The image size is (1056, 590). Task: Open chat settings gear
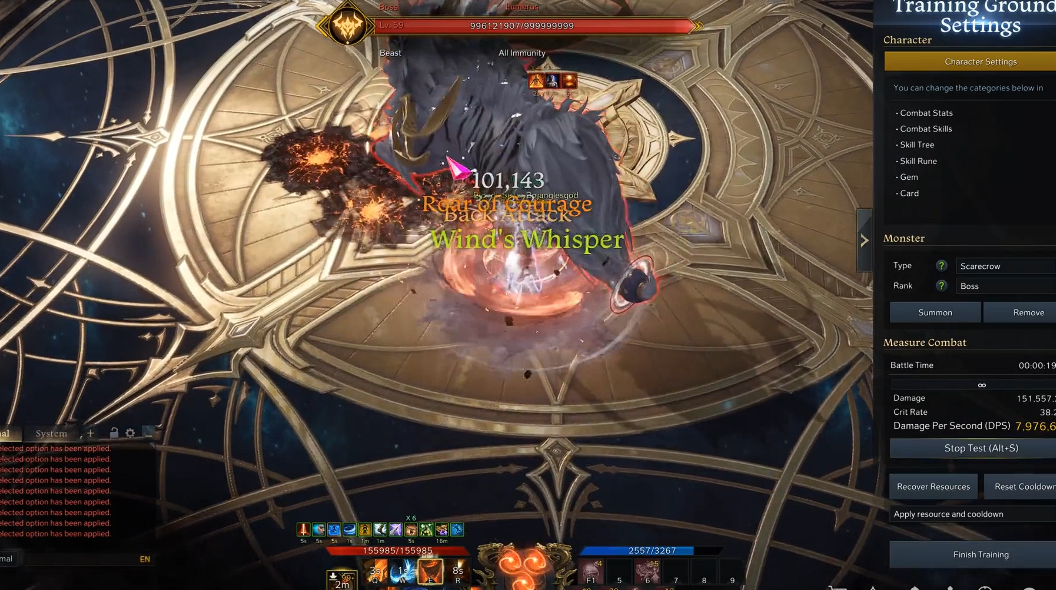pos(130,433)
